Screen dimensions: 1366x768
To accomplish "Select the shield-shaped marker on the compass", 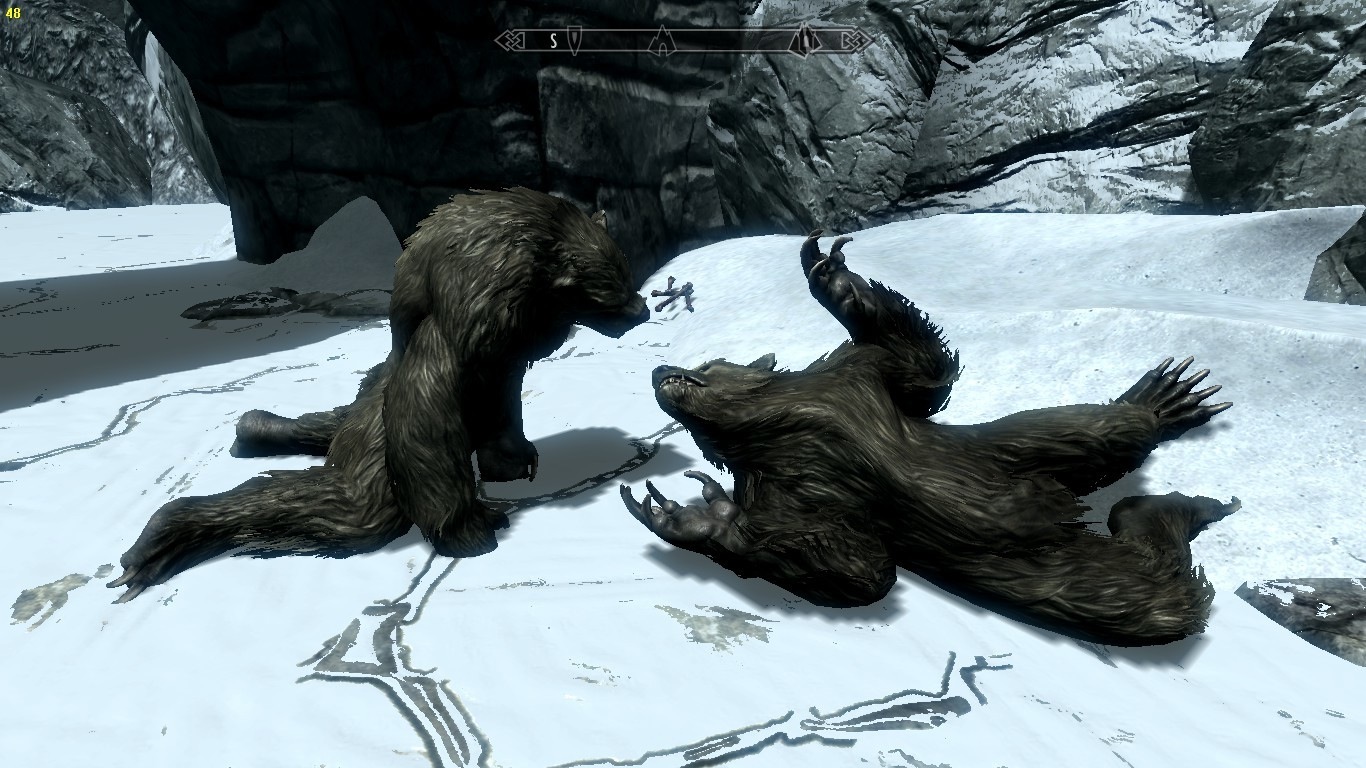I will coord(576,41).
